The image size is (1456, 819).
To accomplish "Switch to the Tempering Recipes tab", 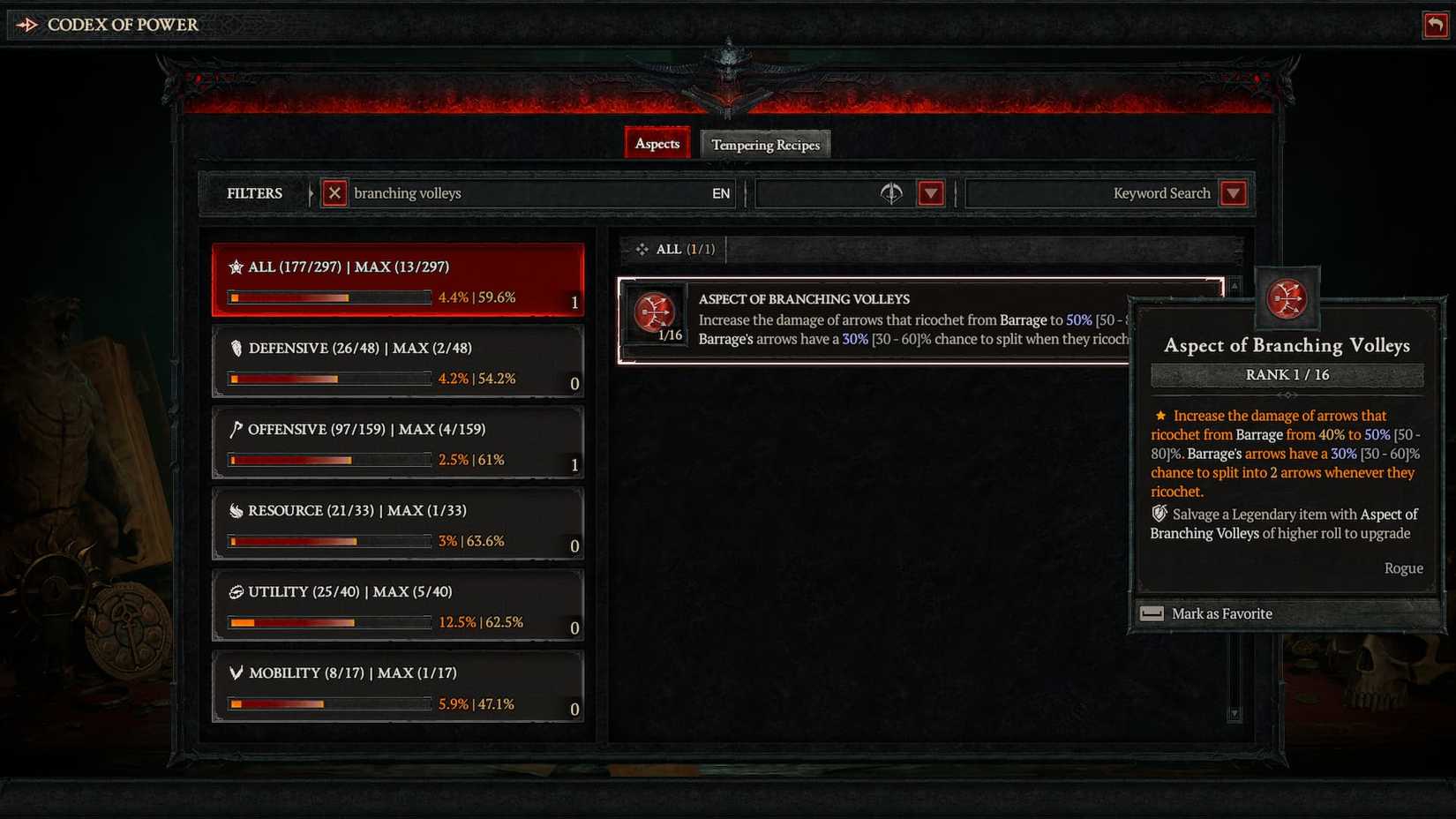I will [x=764, y=144].
